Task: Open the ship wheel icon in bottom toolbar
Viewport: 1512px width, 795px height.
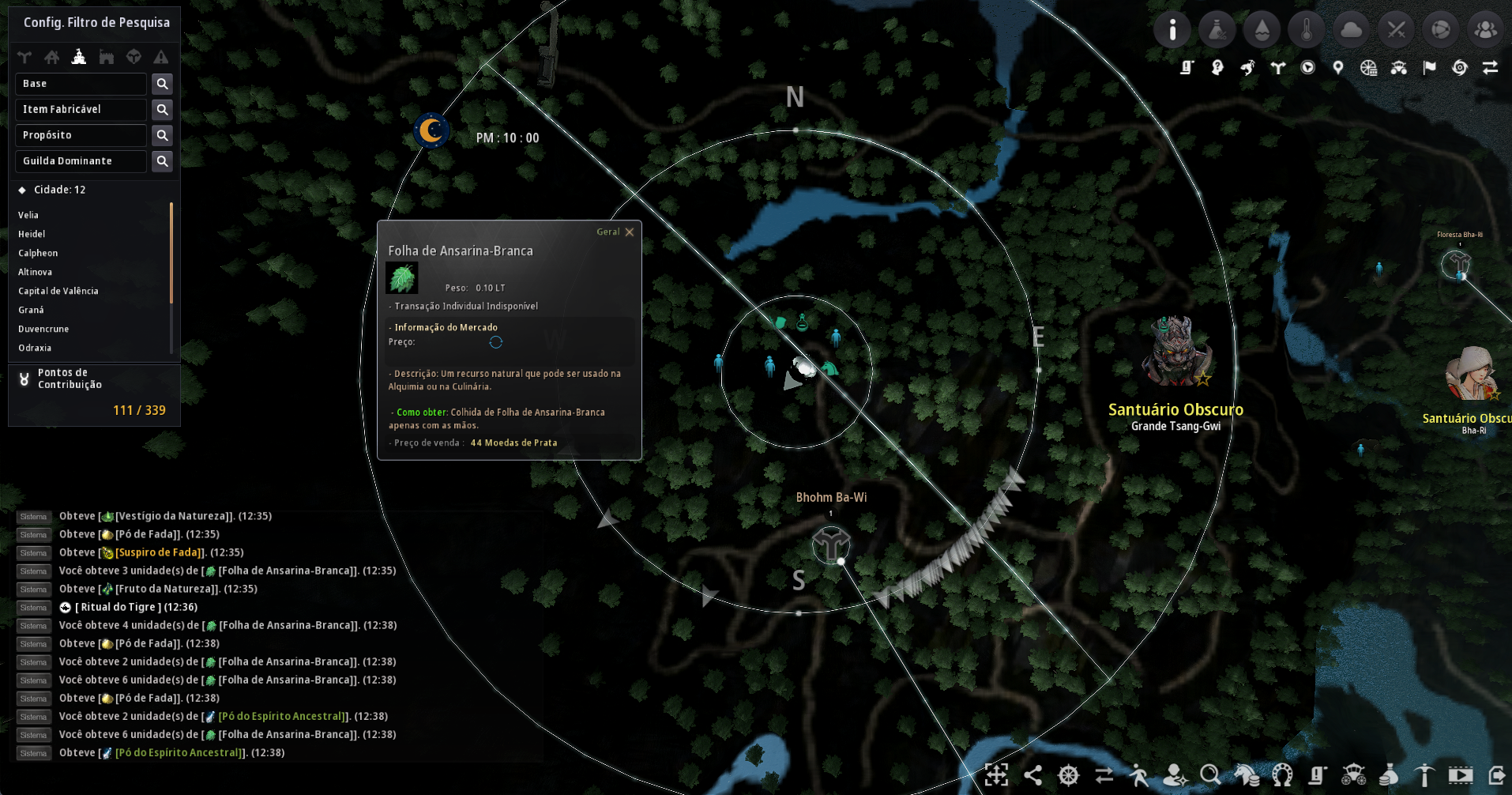Action: 1068,775
